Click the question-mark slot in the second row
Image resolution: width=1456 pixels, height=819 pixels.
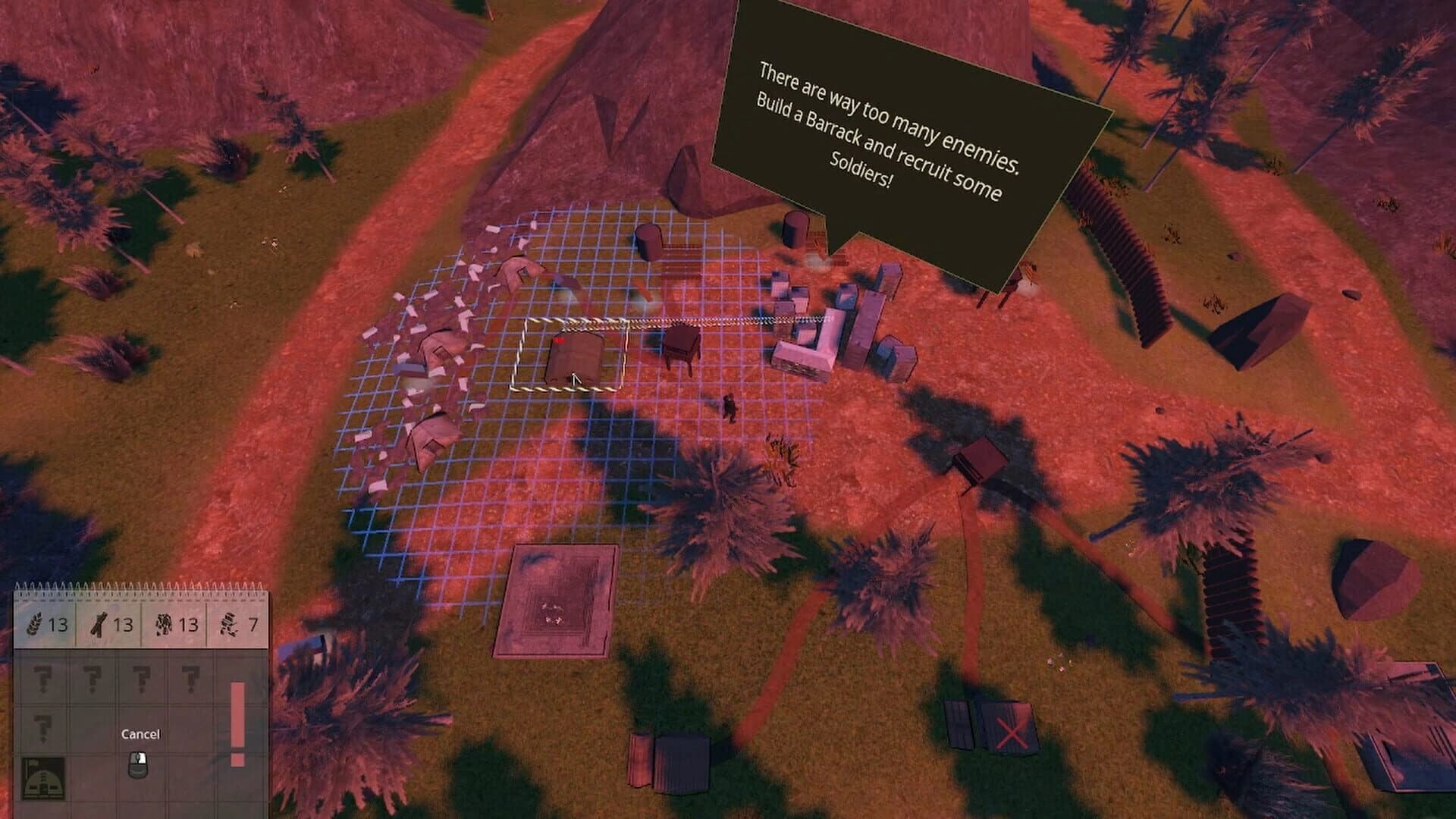43,727
